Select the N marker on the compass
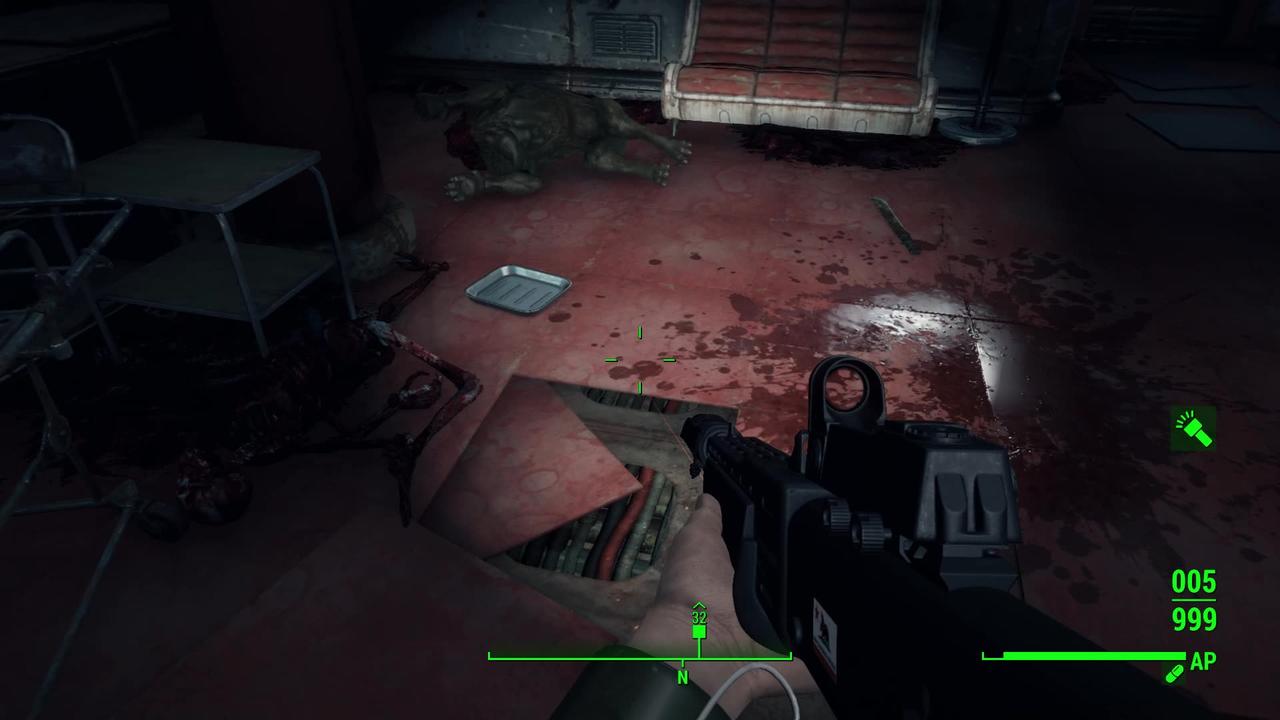This screenshot has width=1280, height=720. (683, 678)
